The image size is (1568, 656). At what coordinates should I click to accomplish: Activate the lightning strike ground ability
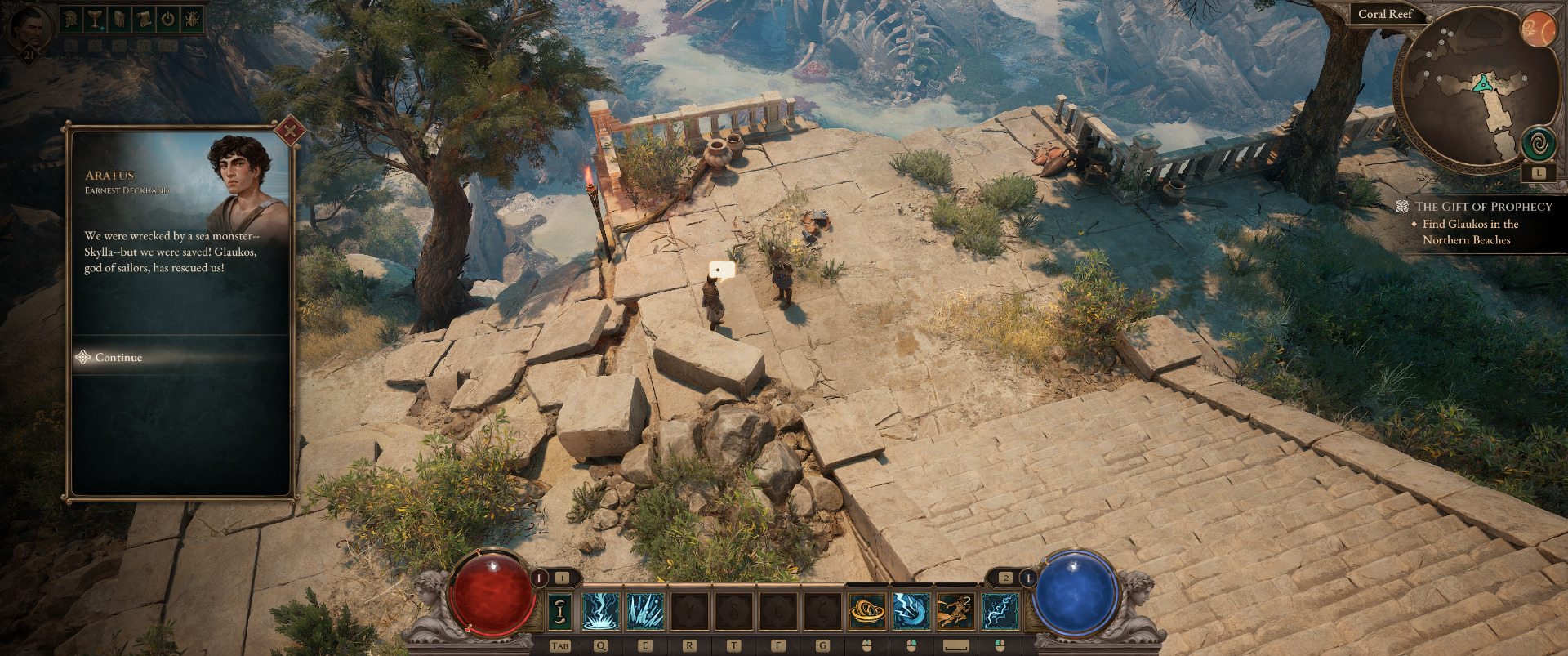pos(600,611)
